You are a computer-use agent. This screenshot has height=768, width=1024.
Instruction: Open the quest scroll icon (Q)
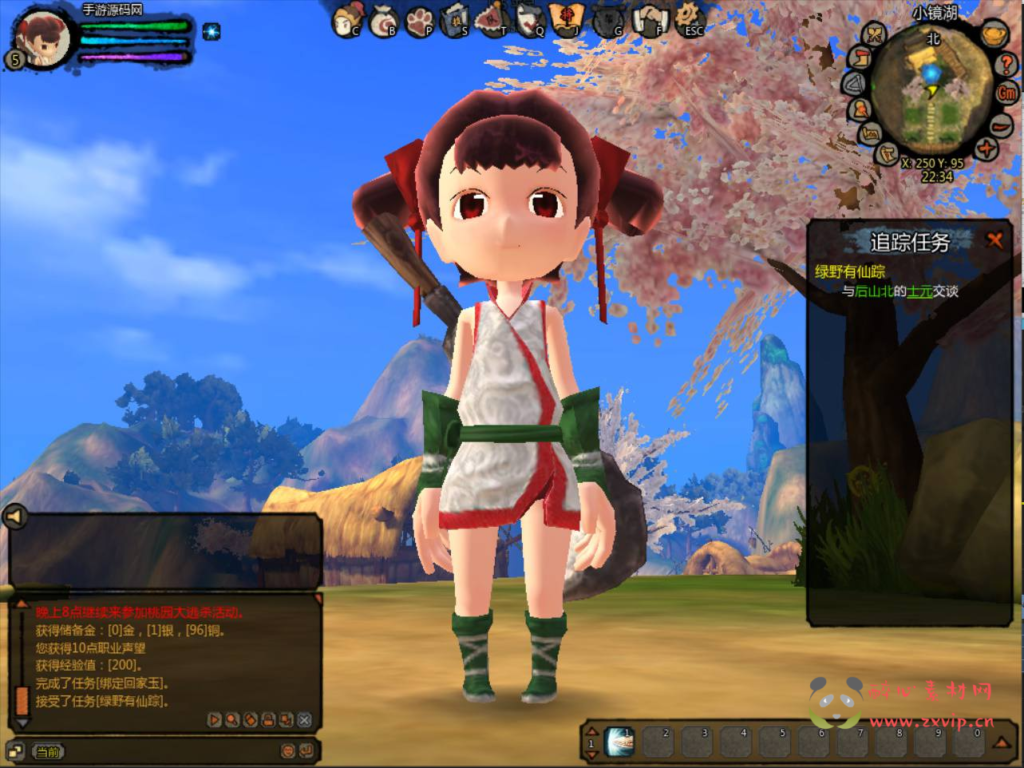[530, 19]
